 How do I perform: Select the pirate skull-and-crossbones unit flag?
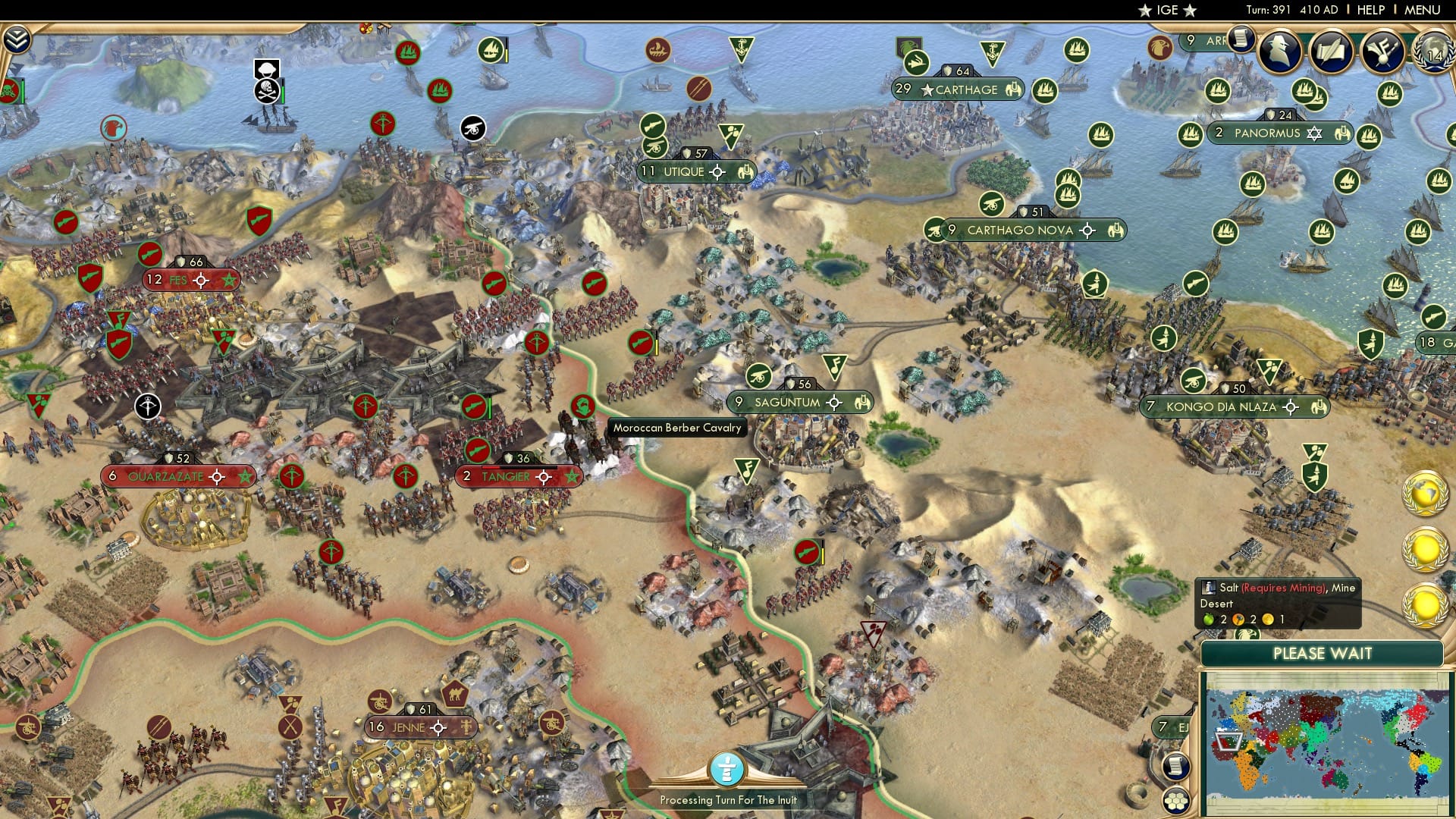pyautogui.click(x=265, y=93)
